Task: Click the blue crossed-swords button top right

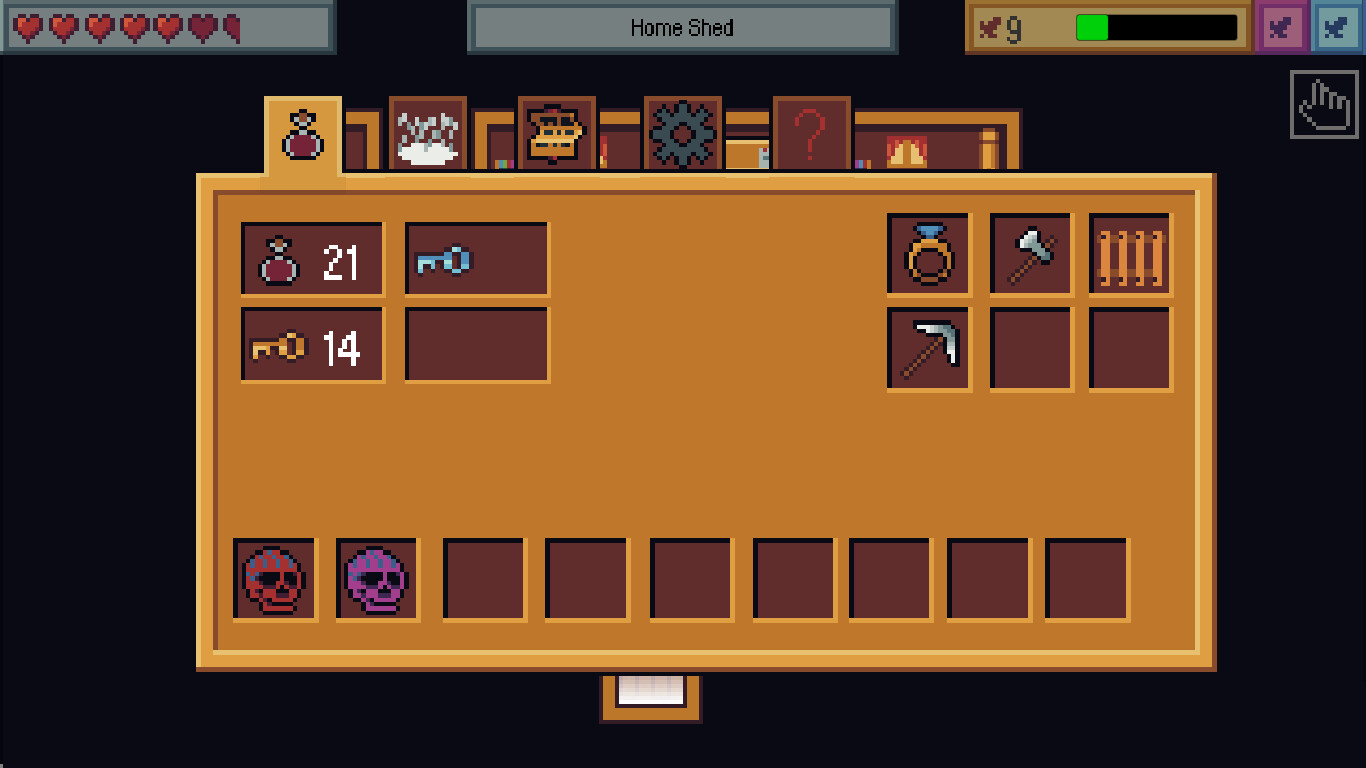Action: click(1336, 27)
